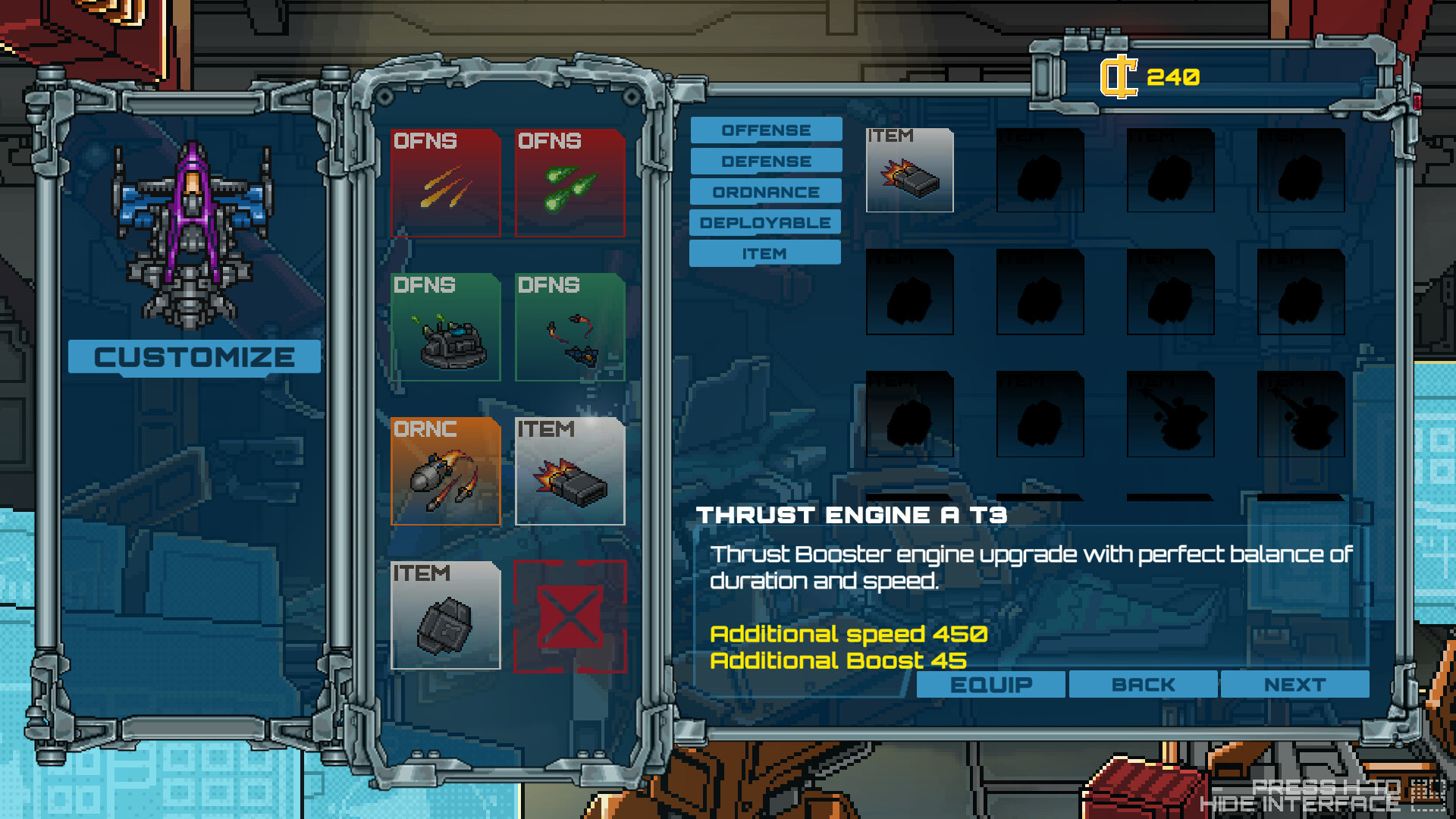Pick the Thrust Engine item in shop grid
1456x819 pixels.
tap(909, 171)
